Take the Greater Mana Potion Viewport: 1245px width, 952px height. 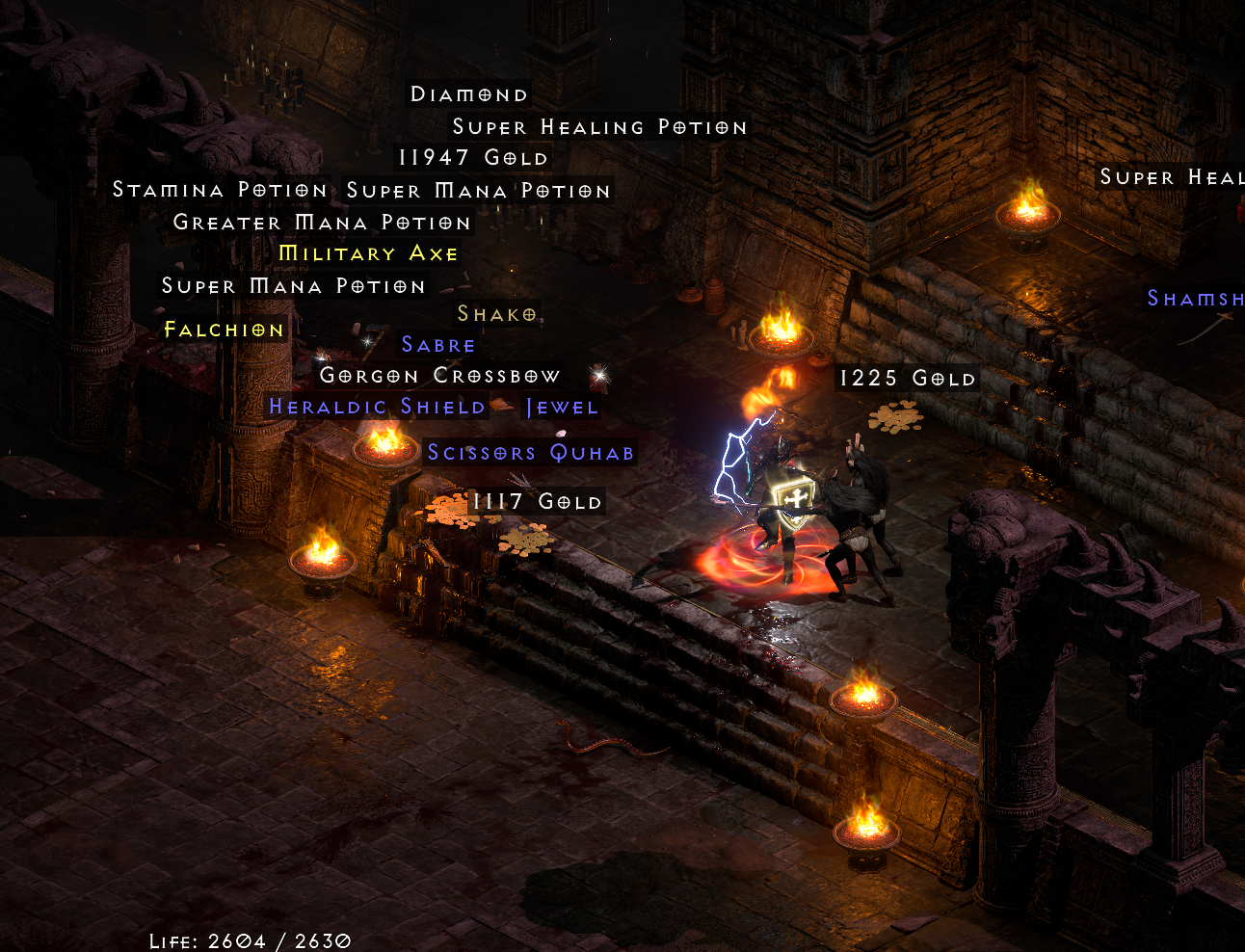(x=322, y=222)
